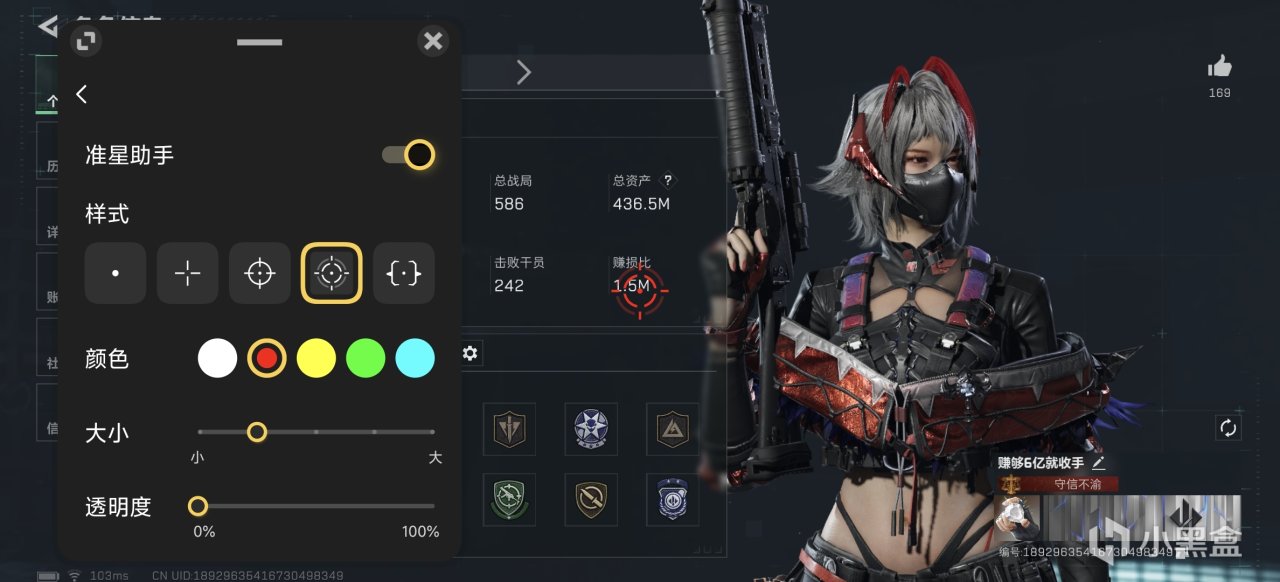This screenshot has width=1280, height=582.
Task: Edit the signature 赚够6亿就收手
Action: (1098, 463)
